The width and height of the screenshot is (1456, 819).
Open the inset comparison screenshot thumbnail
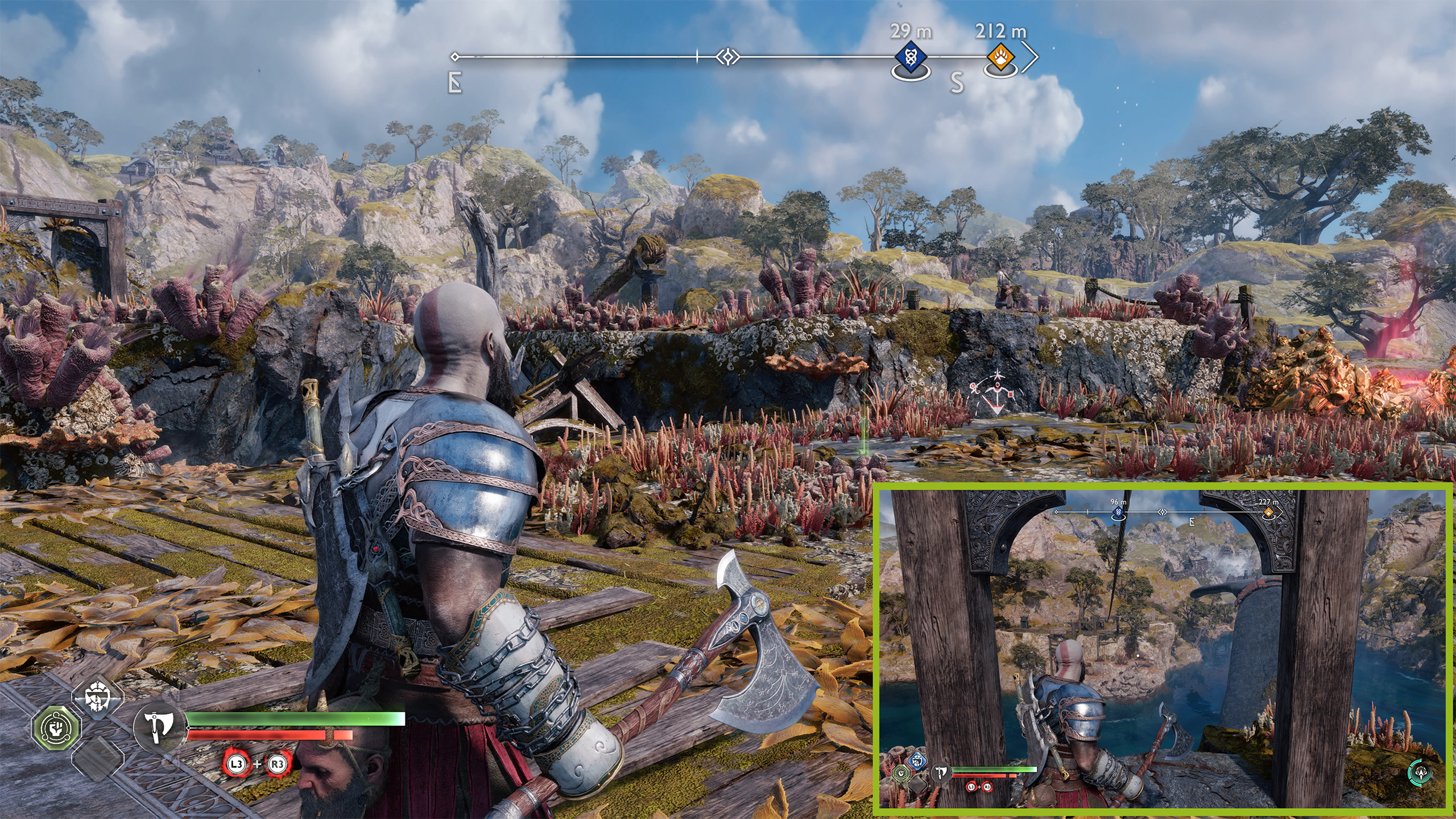coord(1162,647)
